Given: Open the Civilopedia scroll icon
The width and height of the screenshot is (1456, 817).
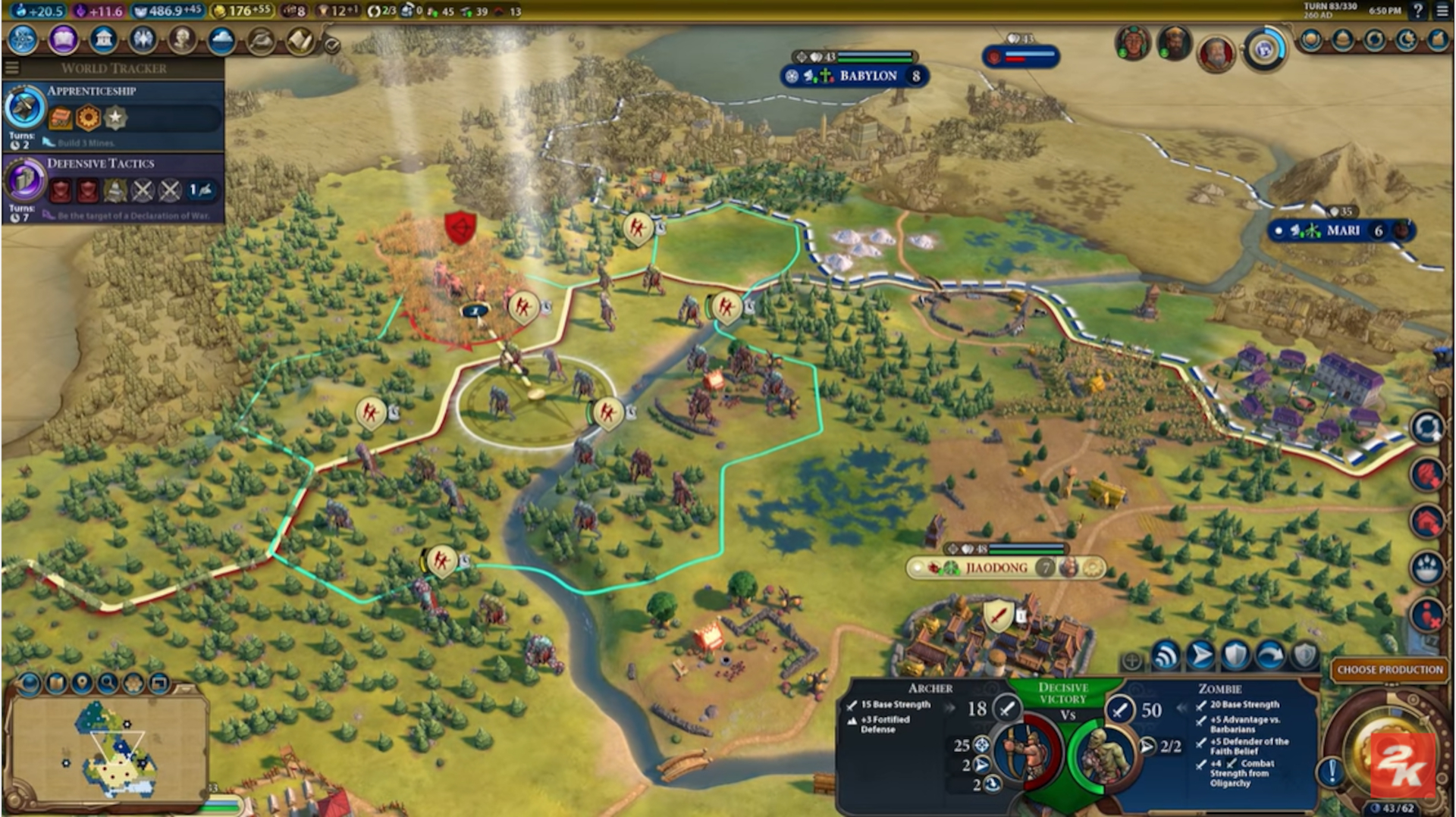Looking at the screenshot, I should coord(301,41).
